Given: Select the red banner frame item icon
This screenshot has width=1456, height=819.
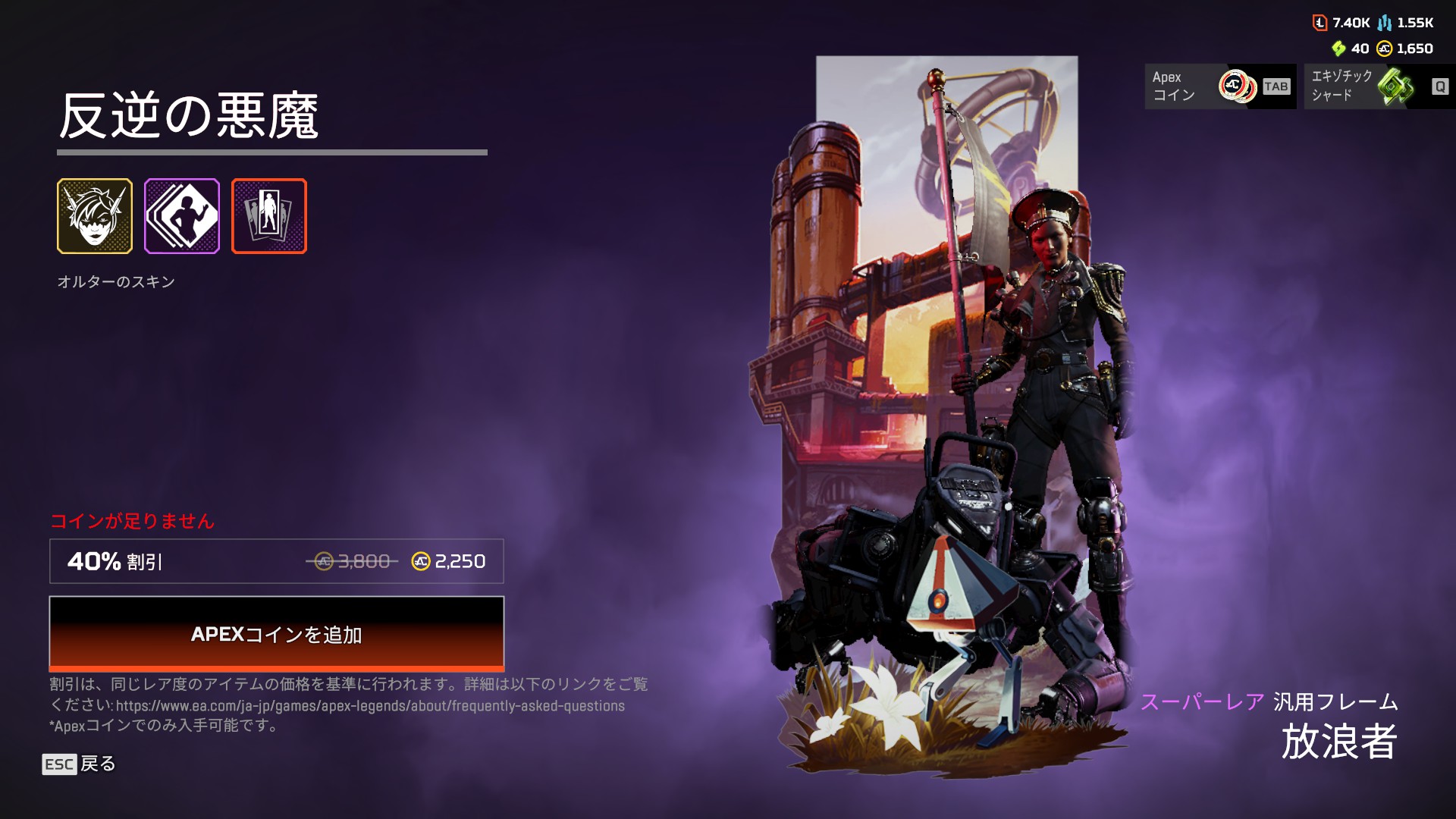Looking at the screenshot, I should coord(269,216).
